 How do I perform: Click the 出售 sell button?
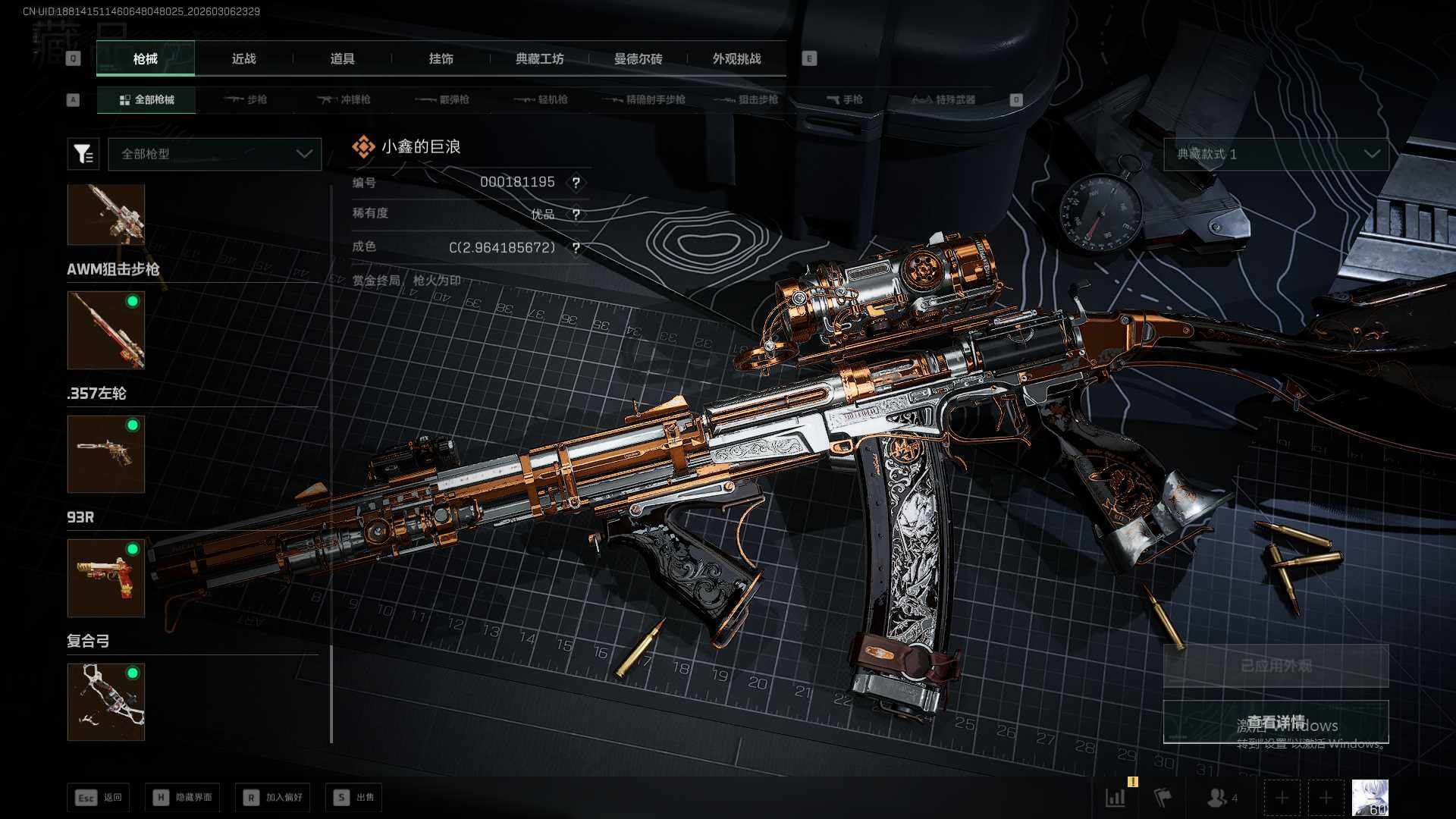[353, 797]
